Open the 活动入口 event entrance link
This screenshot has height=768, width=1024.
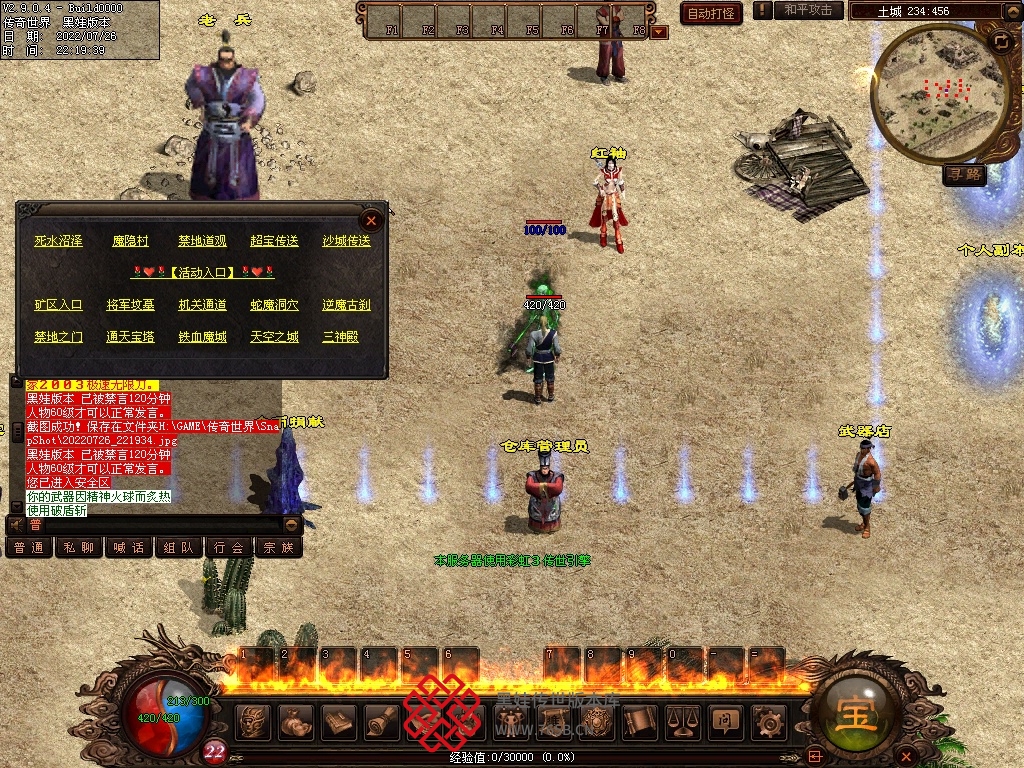pyautogui.click(x=202, y=272)
